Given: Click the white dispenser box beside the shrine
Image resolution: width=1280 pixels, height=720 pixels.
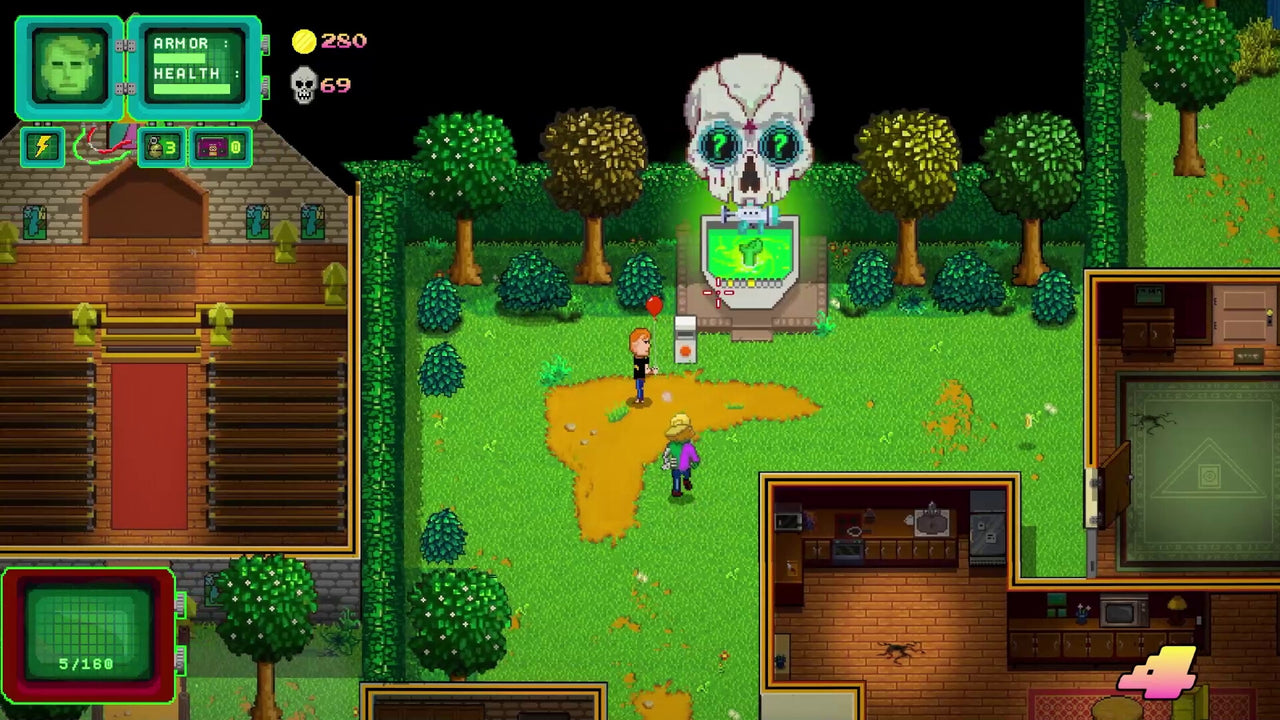Looking at the screenshot, I should point(686,341).
